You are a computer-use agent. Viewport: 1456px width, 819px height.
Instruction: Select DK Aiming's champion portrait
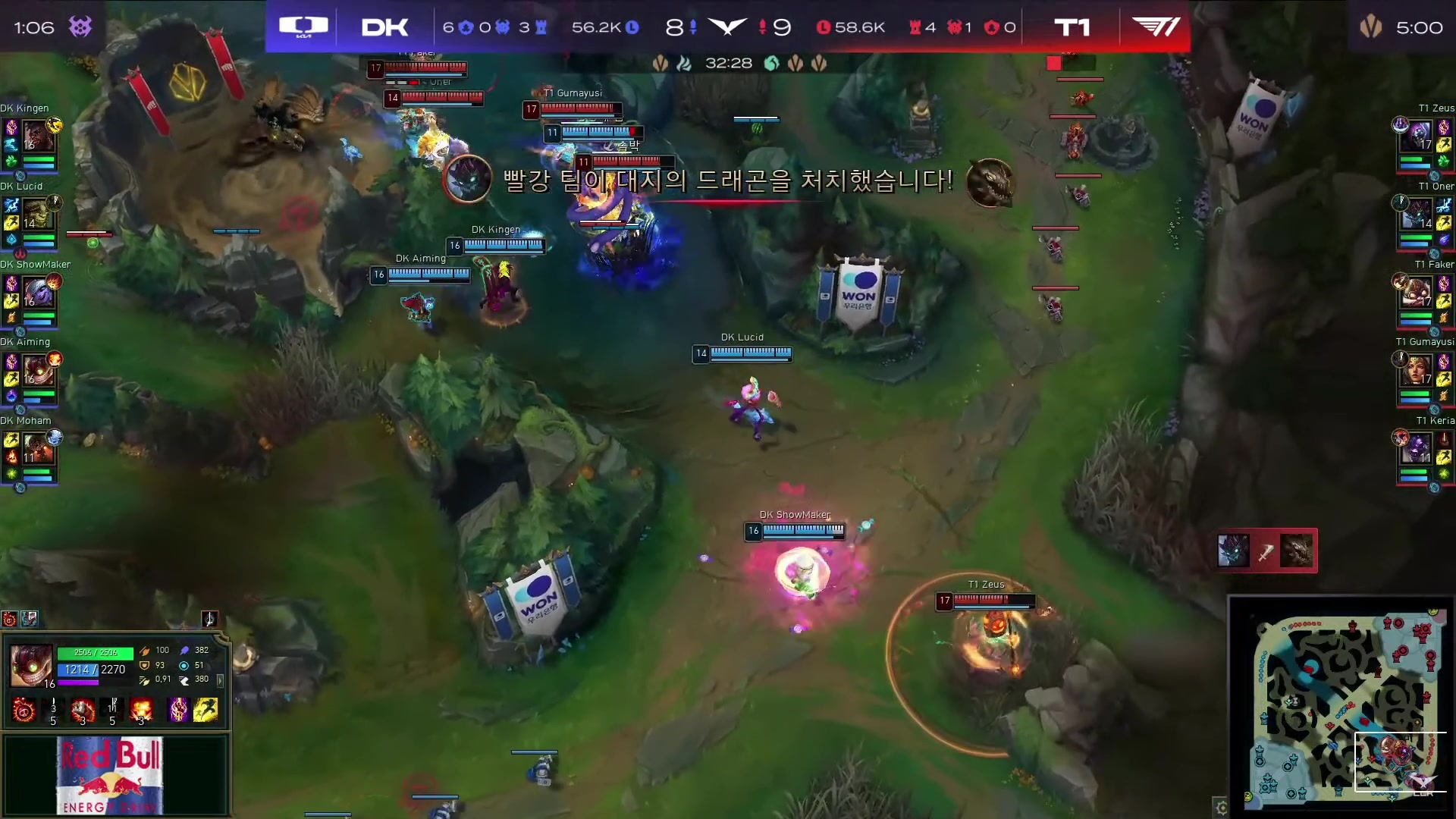[37, 372]
